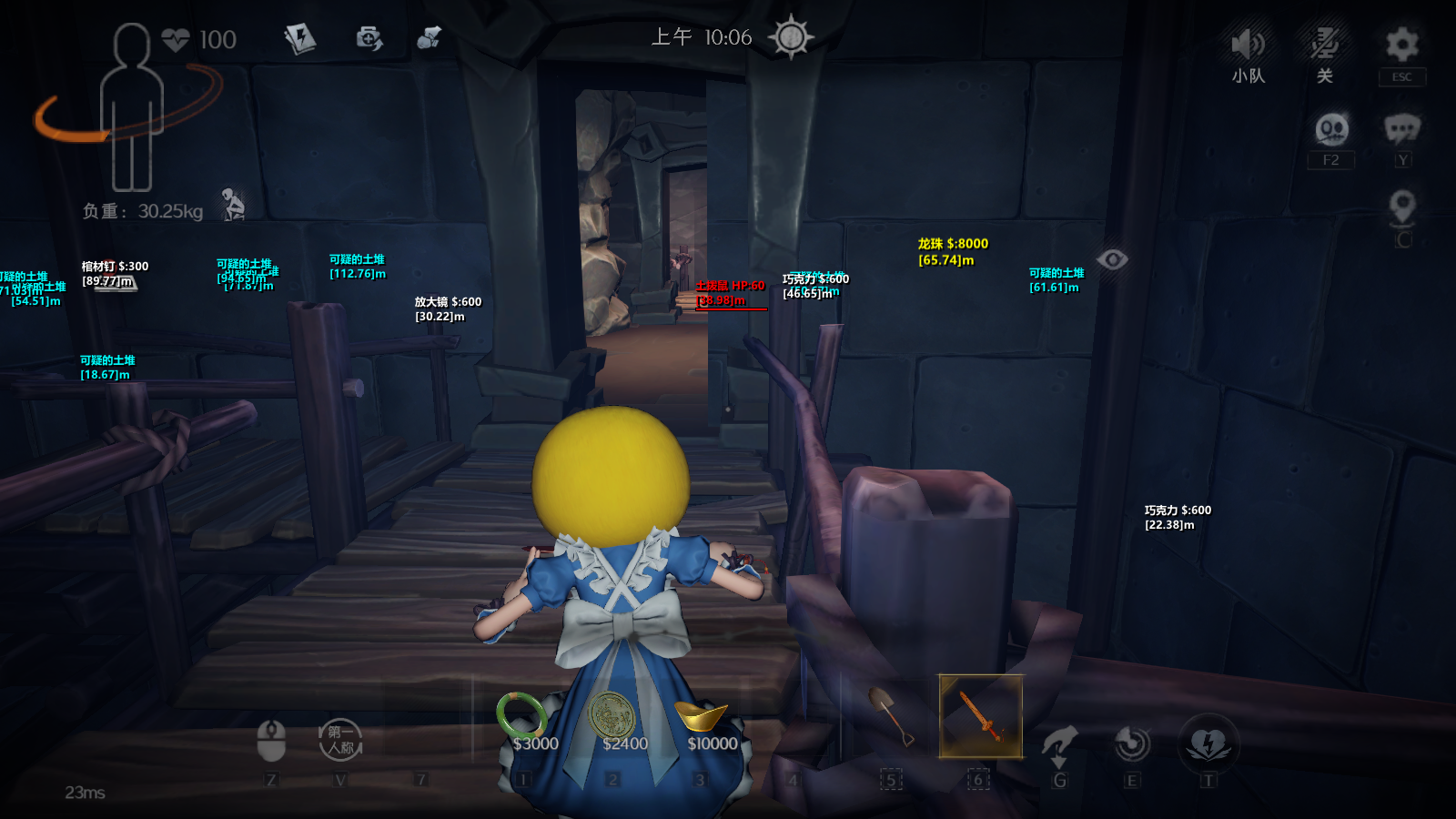Image resolution: width=1456 pixels, height=819 pixels.
Task: Use the spiral swirl skill icon
Action: pos(1132,743)
